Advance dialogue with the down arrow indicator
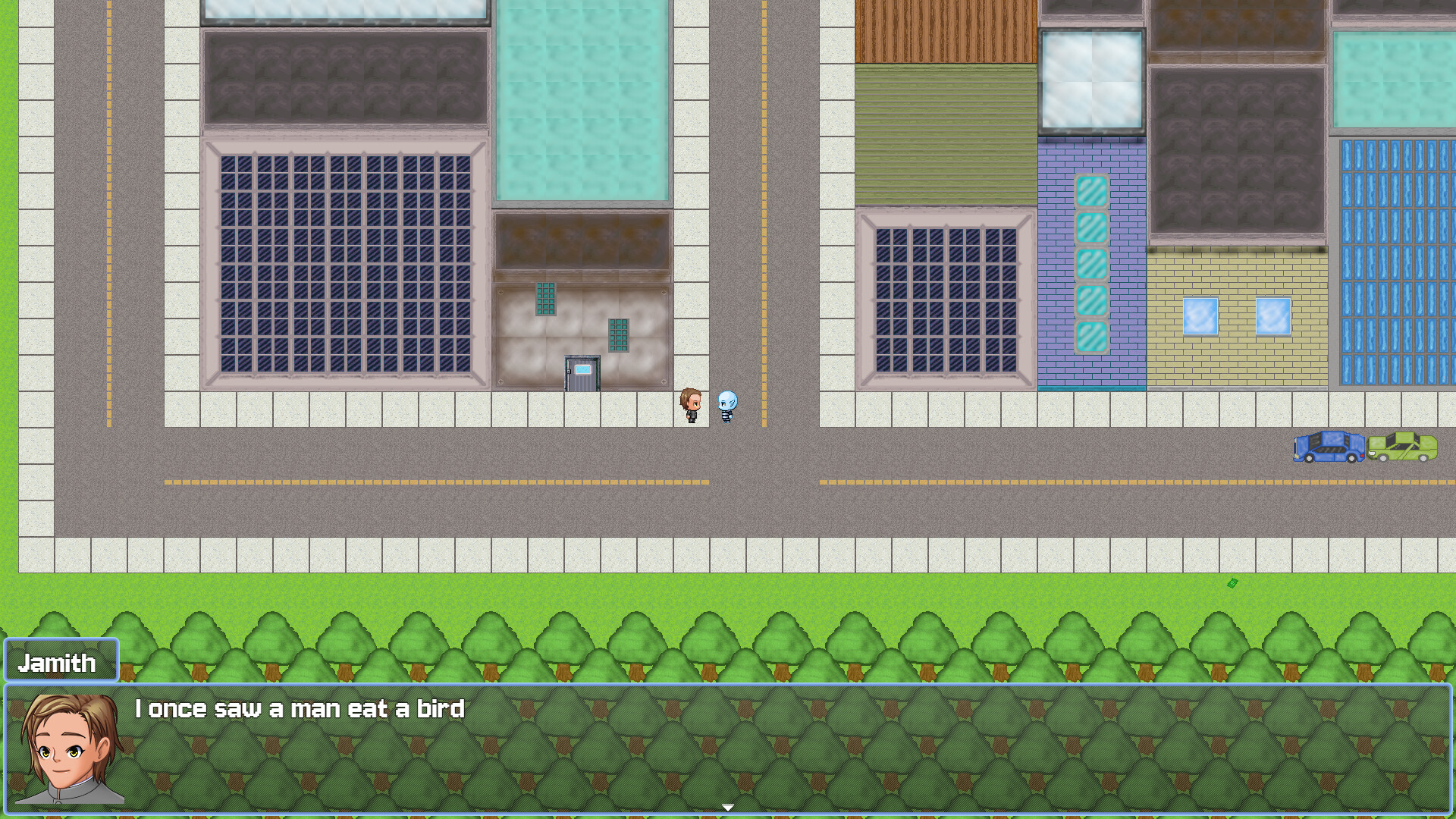Viewport: 1456px width, 819px height. [727, 806]
